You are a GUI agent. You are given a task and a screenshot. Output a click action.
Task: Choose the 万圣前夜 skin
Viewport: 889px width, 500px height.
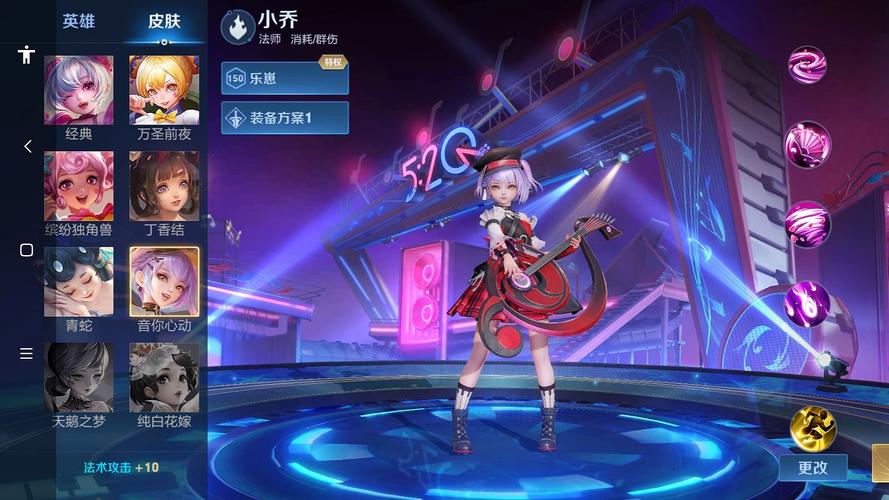point(164,90)
